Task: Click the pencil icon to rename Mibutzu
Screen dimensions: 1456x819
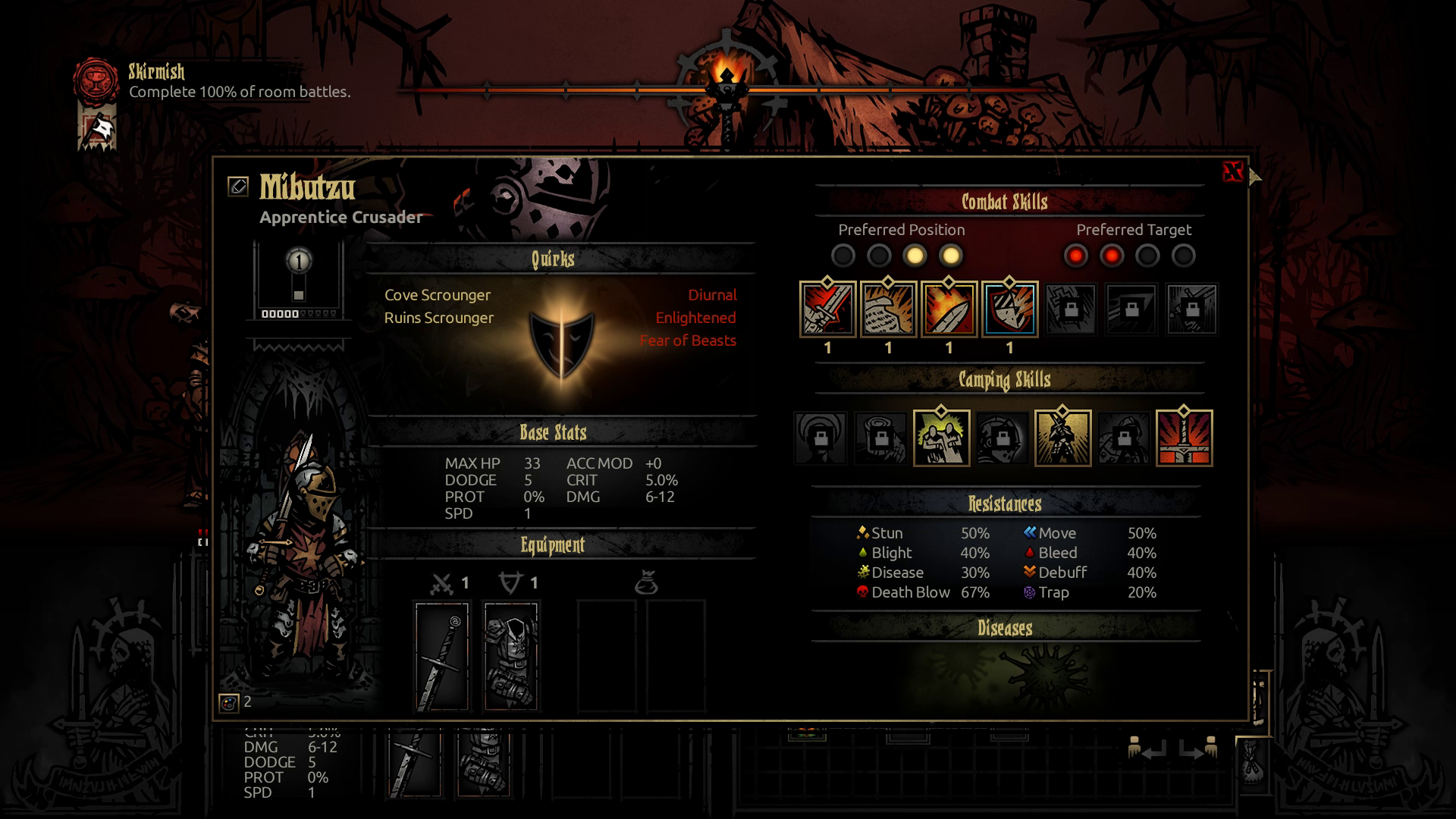Action: (238, 187)
